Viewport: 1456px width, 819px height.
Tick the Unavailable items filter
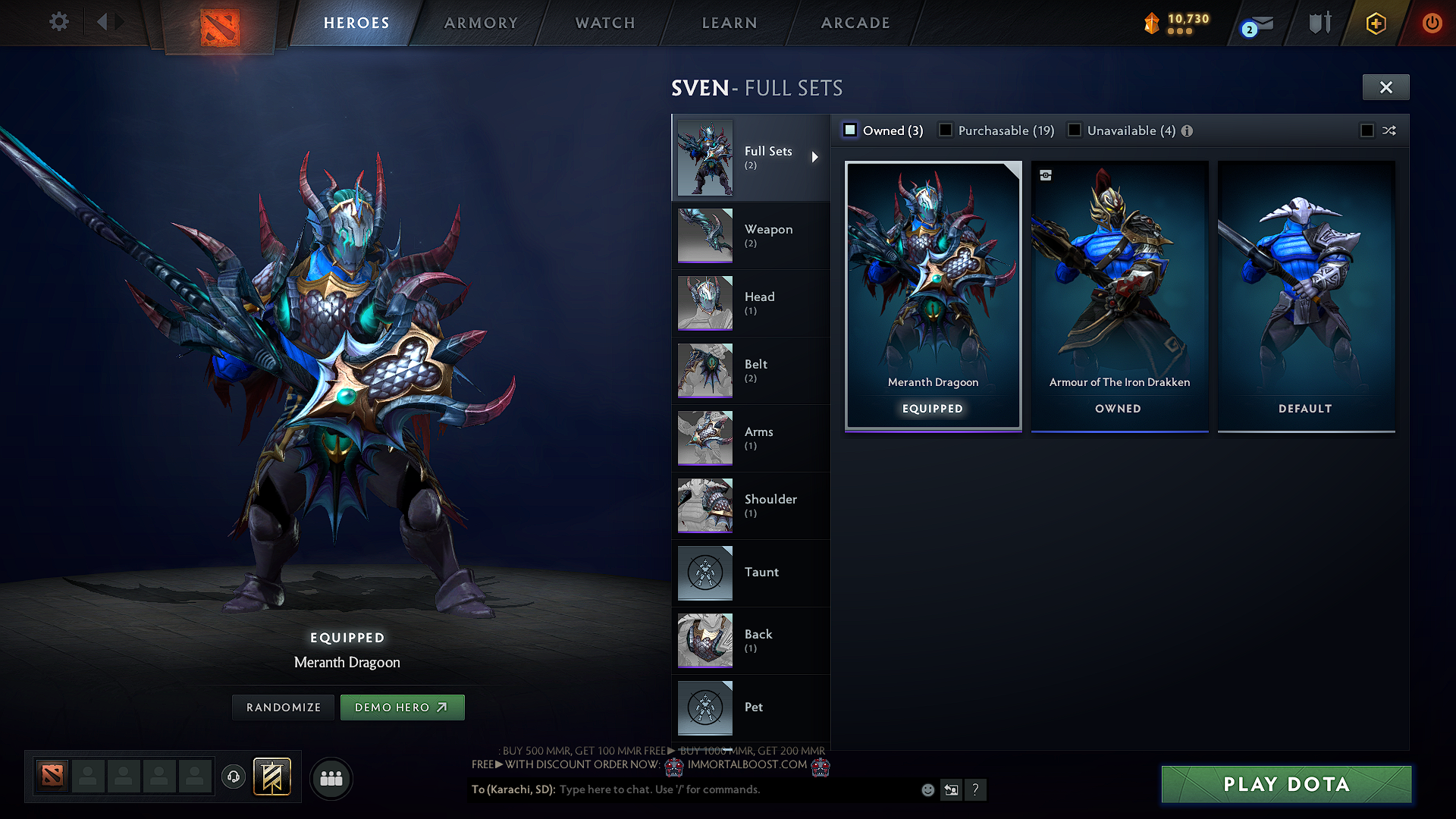(1075, 130)
